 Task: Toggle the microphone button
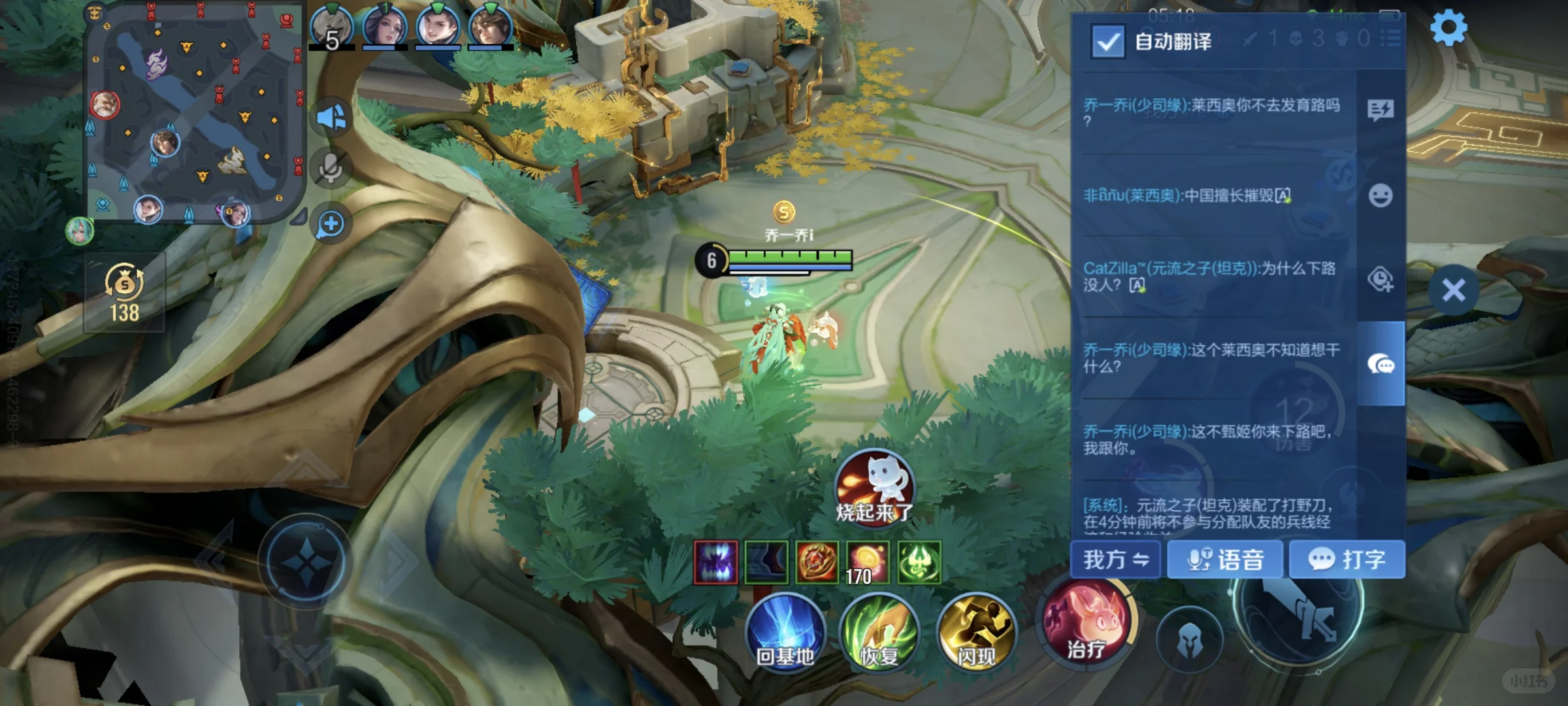[x=331, y=169]
